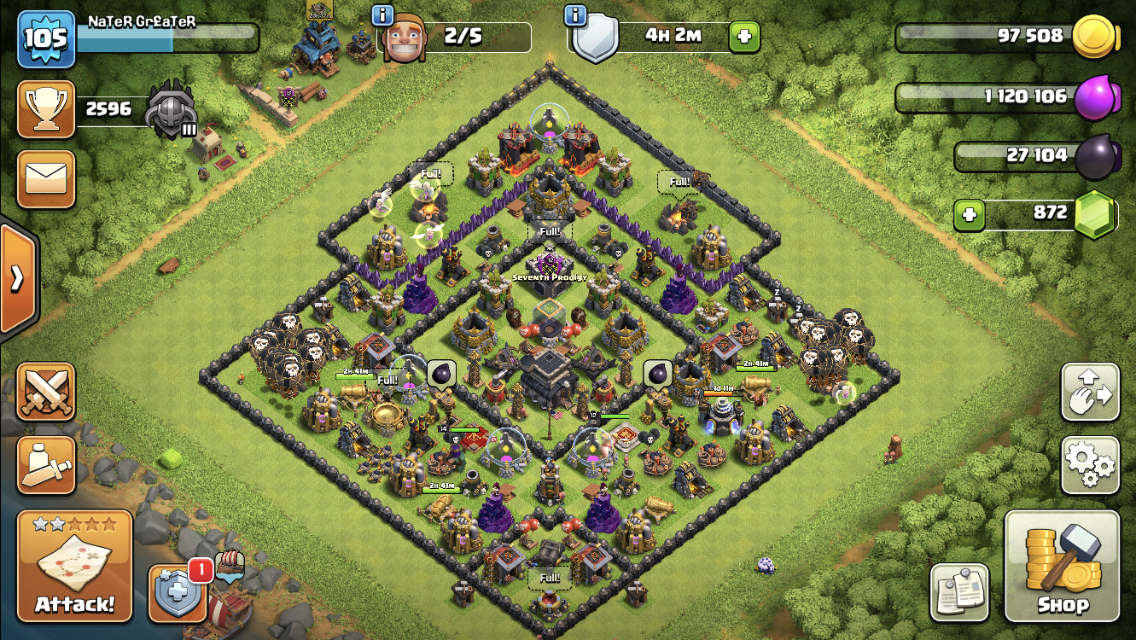Click the info button beside the builder
The width and height of the screenshot is (1136, 640).
point(383,15)
